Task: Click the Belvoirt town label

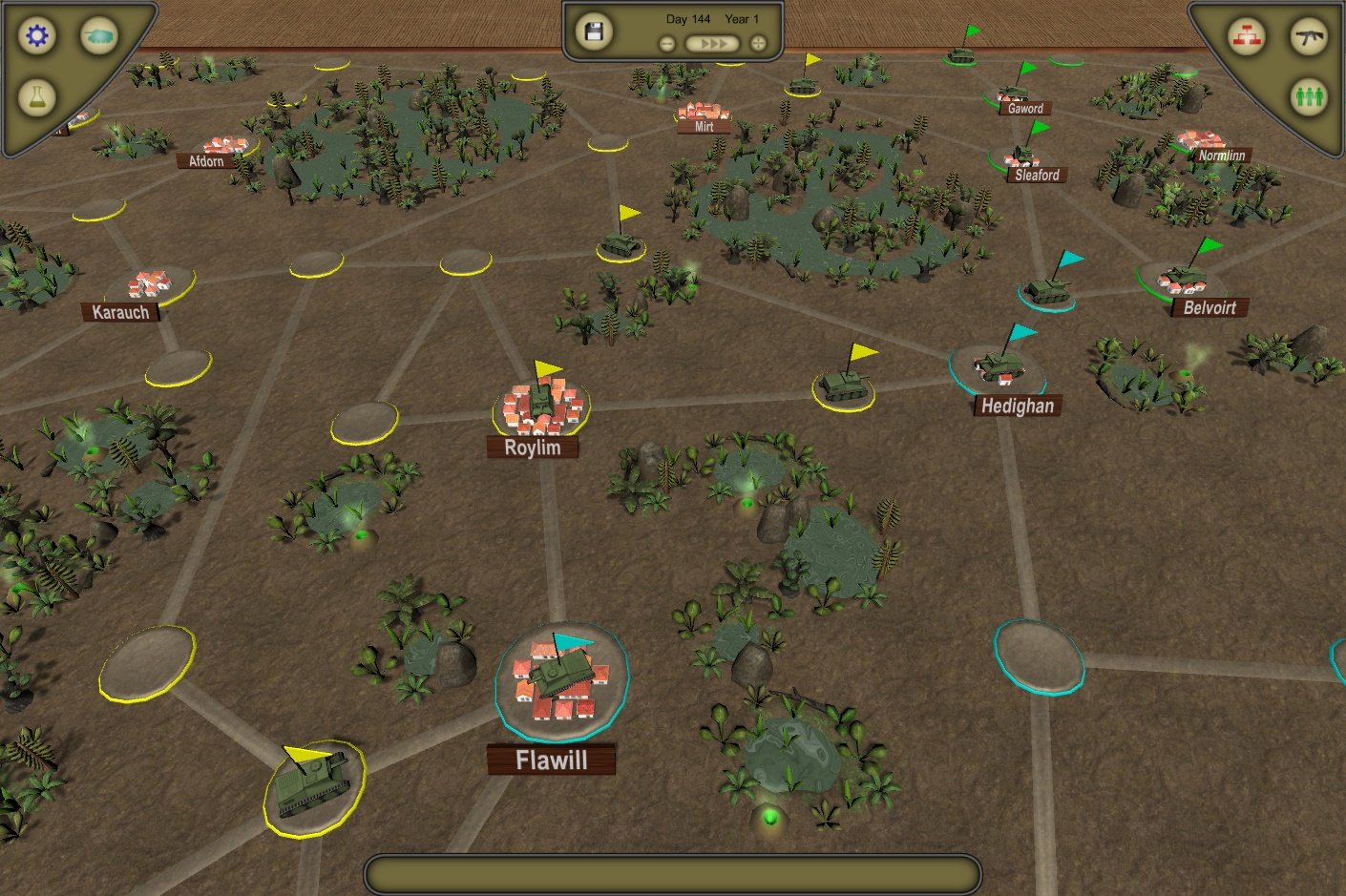Action: [1209, 307]
